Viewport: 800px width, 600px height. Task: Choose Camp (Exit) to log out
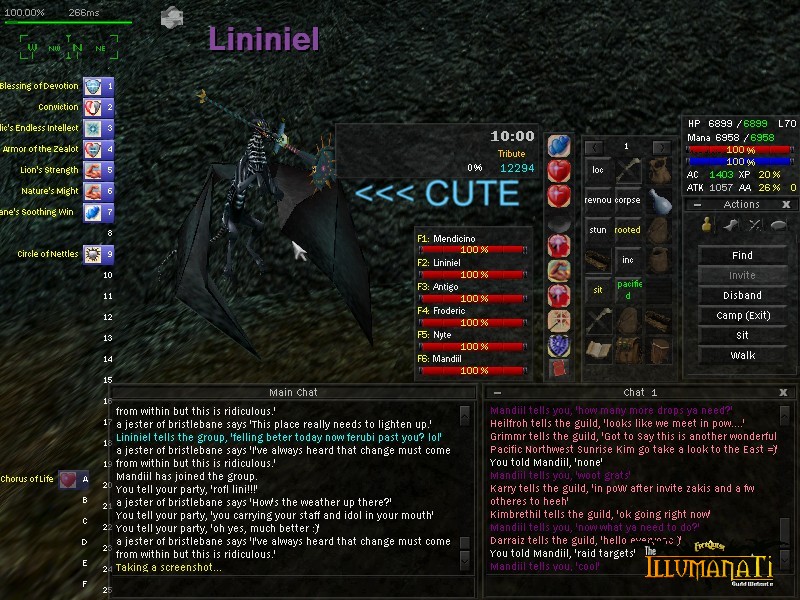click(x=742, y=315)
